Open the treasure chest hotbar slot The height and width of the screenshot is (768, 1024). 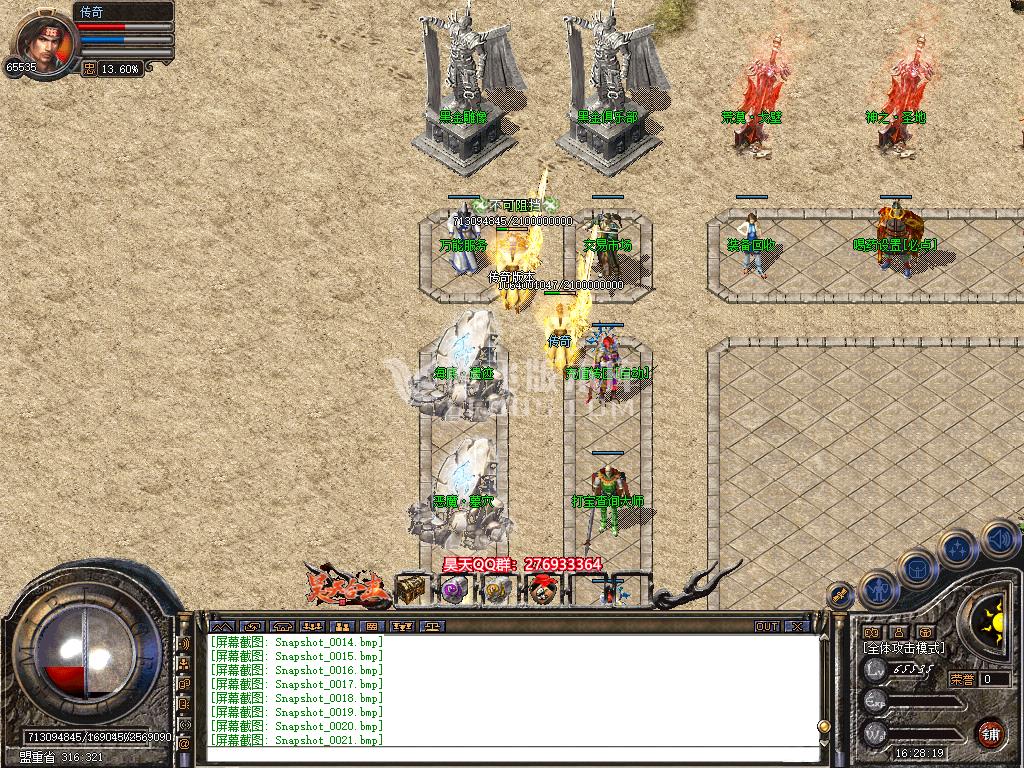pyautogui.click(x=410, y=590)
